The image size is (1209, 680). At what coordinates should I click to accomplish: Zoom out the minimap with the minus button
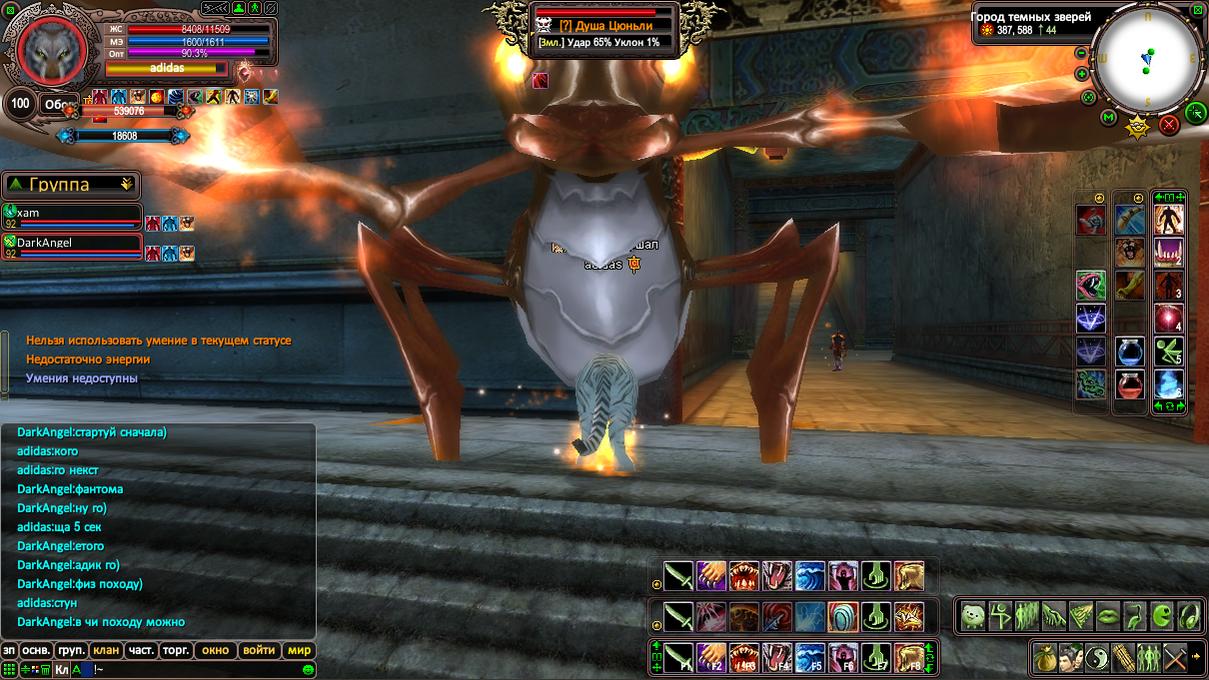(1081, 54)
